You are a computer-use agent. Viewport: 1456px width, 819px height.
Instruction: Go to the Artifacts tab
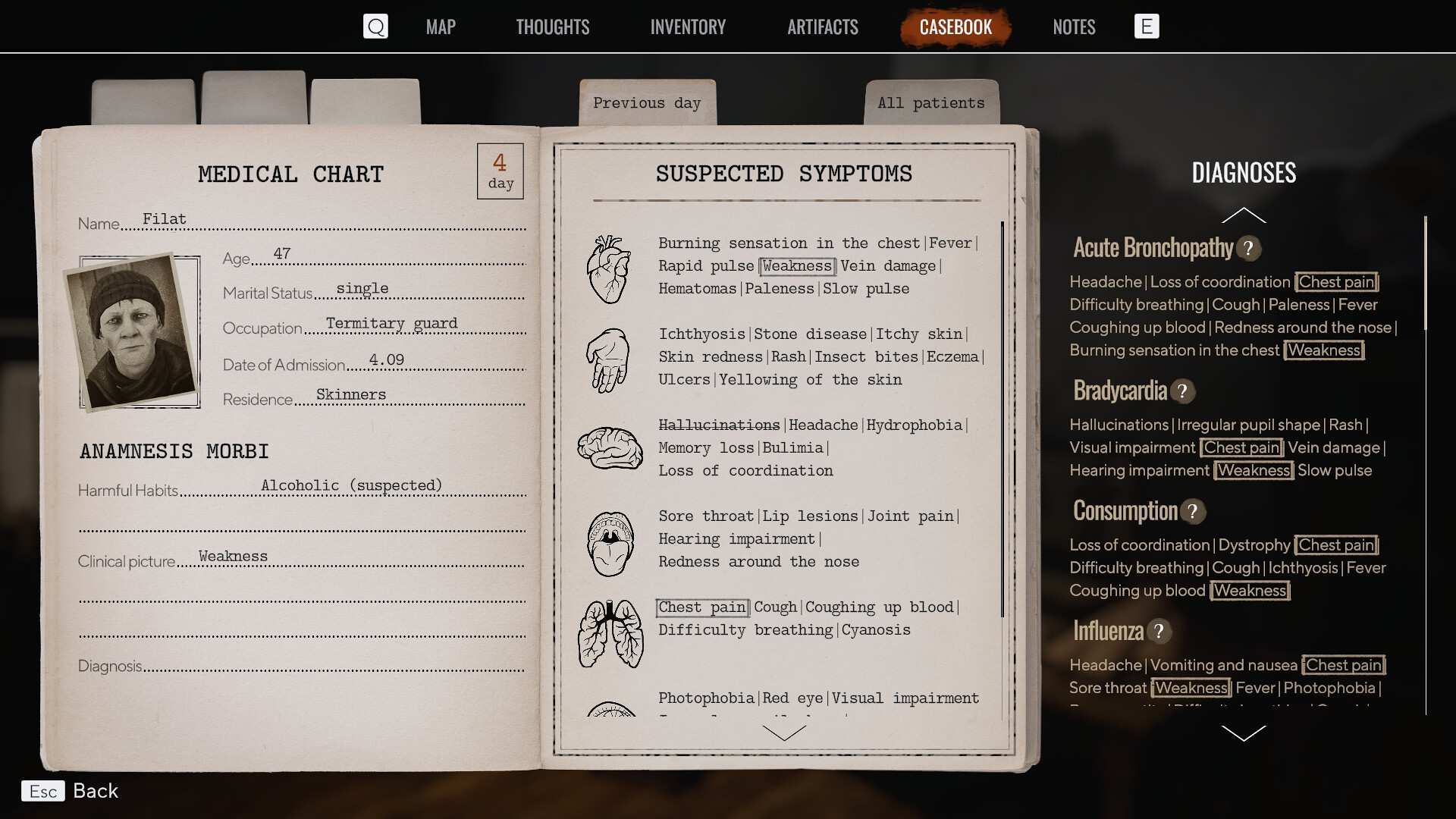pyautogui.click(x=823, y=27)
